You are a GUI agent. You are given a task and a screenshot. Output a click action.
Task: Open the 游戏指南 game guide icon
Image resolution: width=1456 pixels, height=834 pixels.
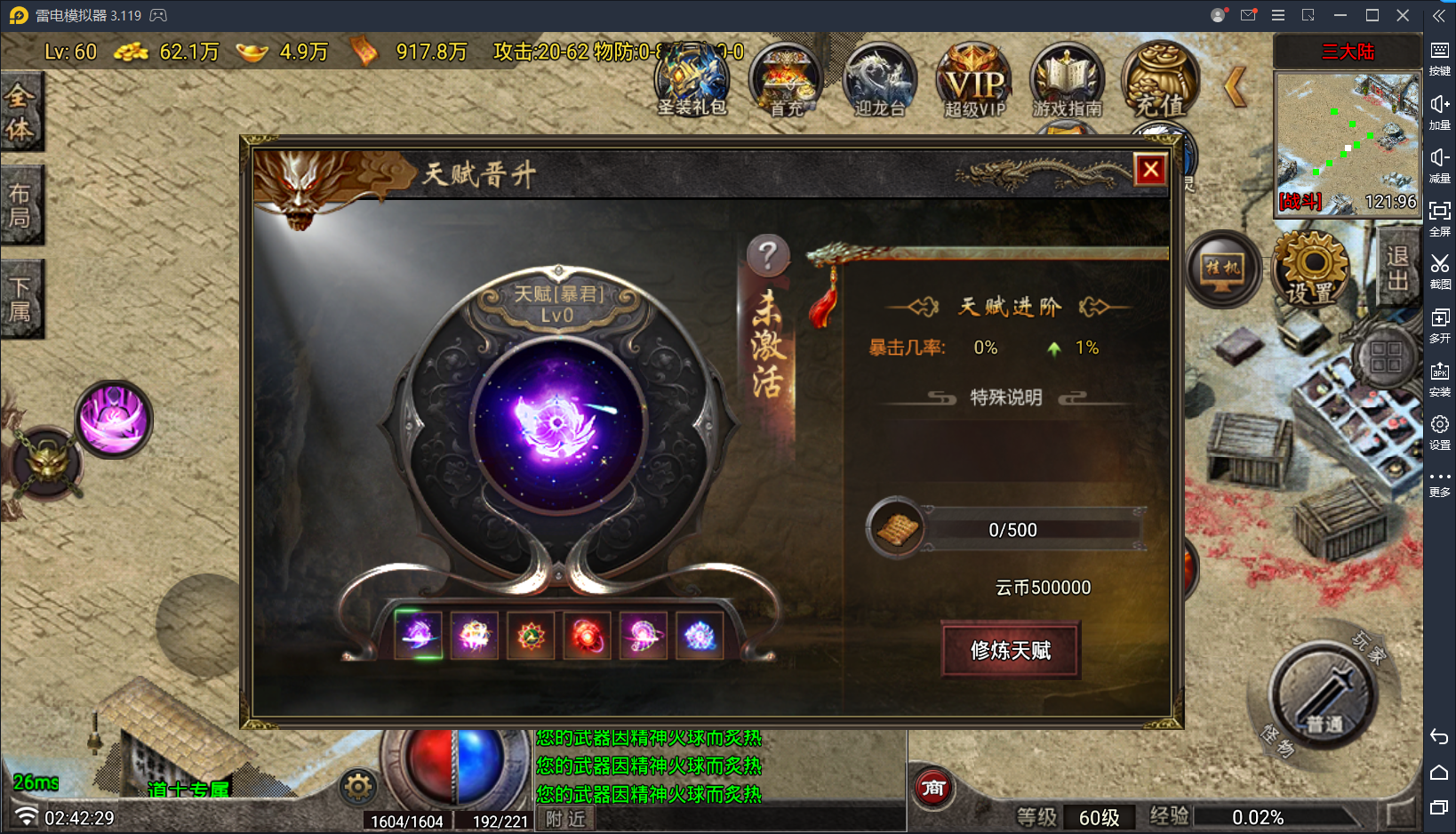[1065, 80]
